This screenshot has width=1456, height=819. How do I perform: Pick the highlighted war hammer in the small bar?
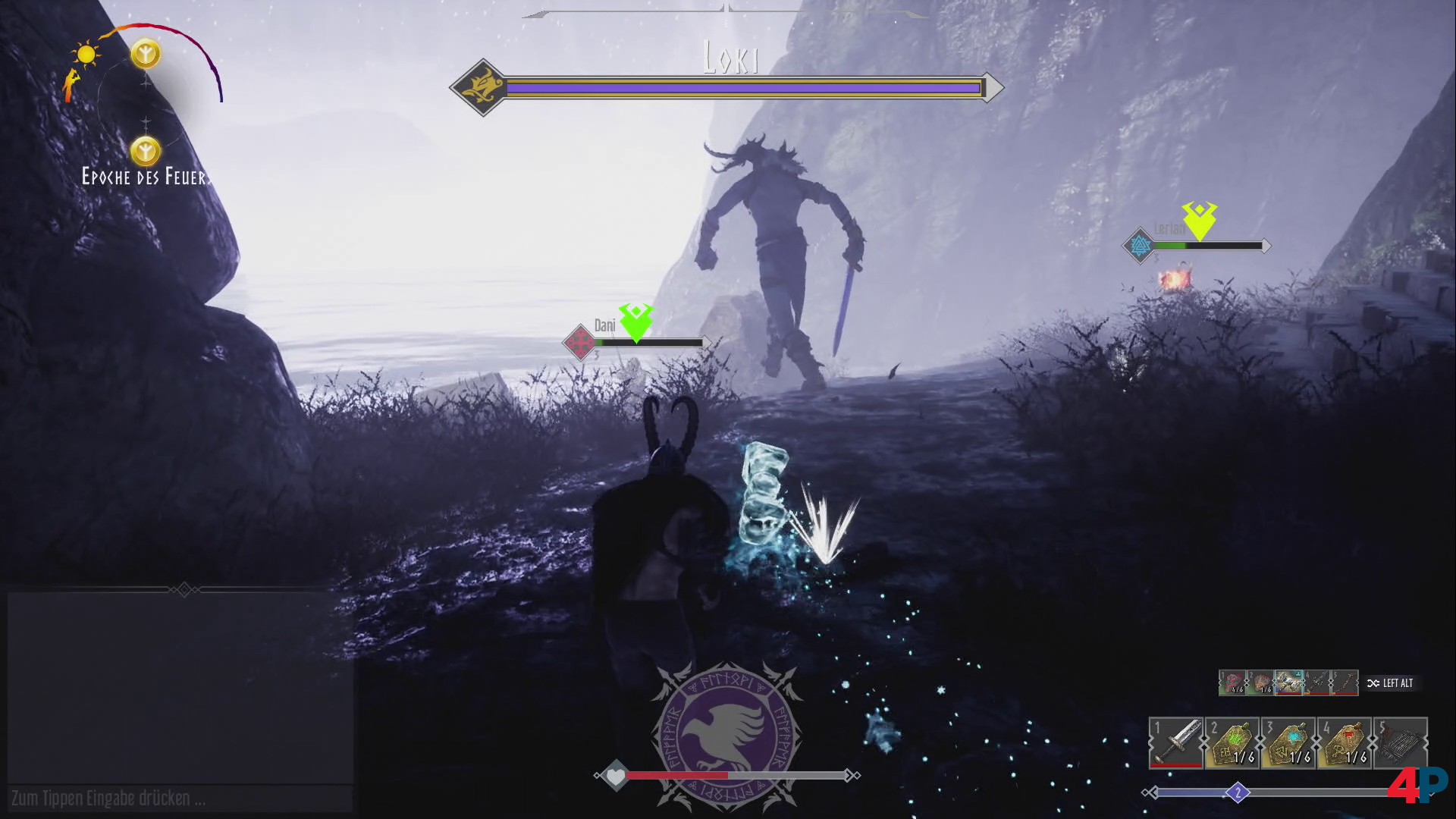[x=1288, y=682]
